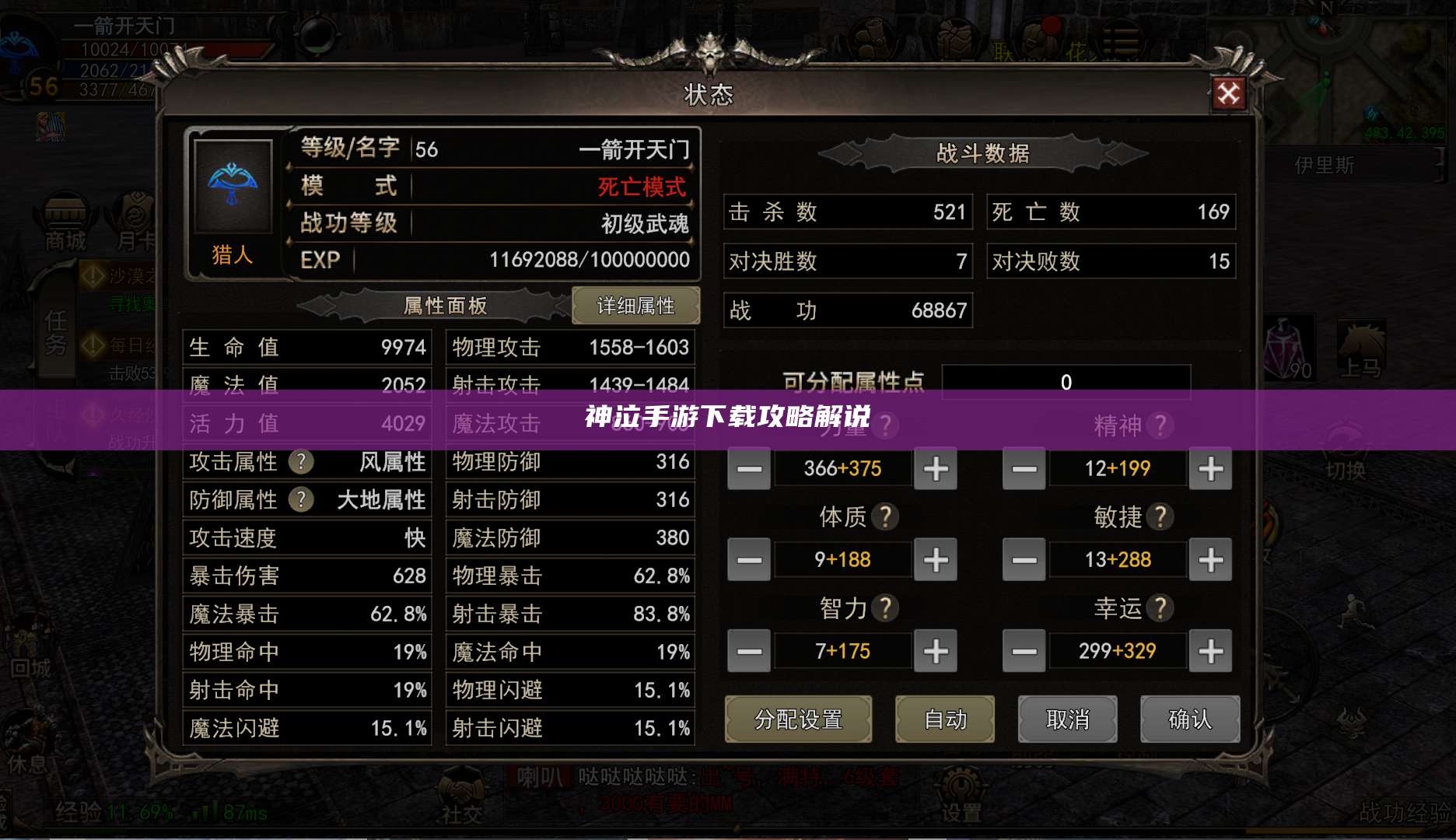Confirm with the 确认 button

click(1189, 719)
